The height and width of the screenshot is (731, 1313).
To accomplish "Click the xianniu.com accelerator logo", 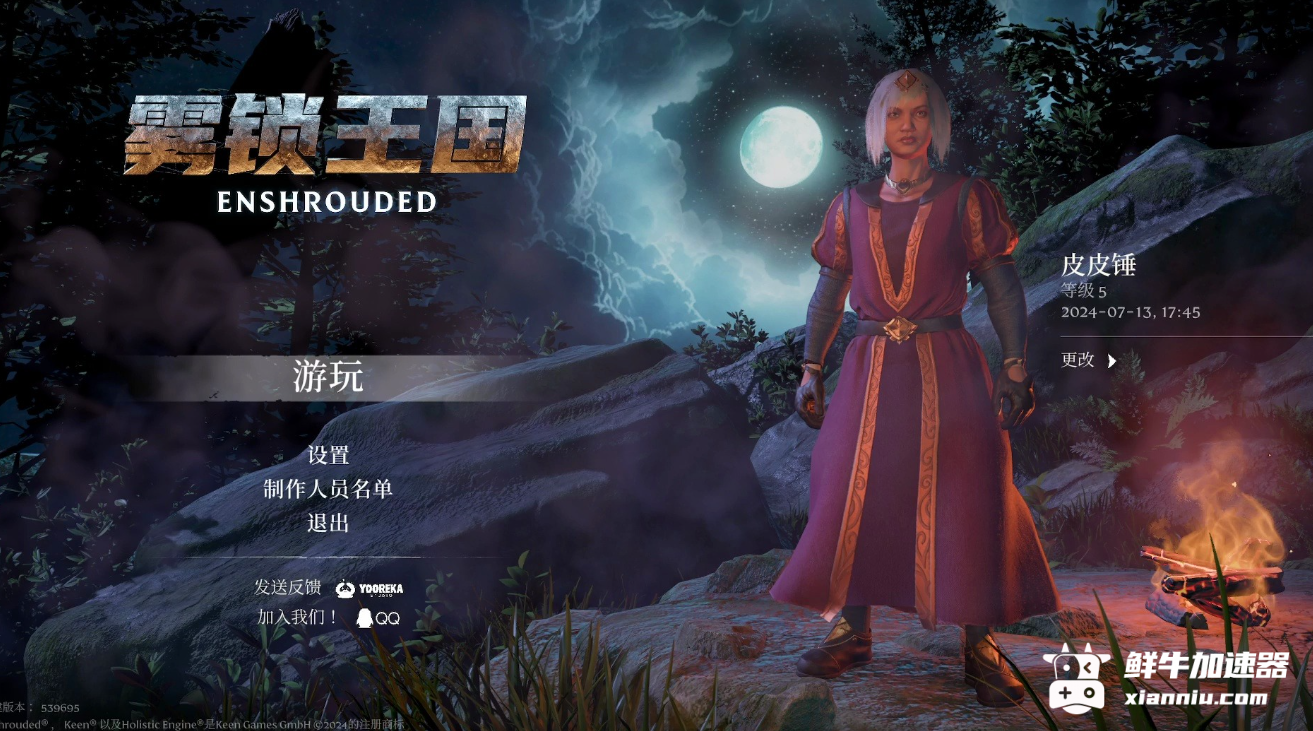I will tap(1166, 679).
